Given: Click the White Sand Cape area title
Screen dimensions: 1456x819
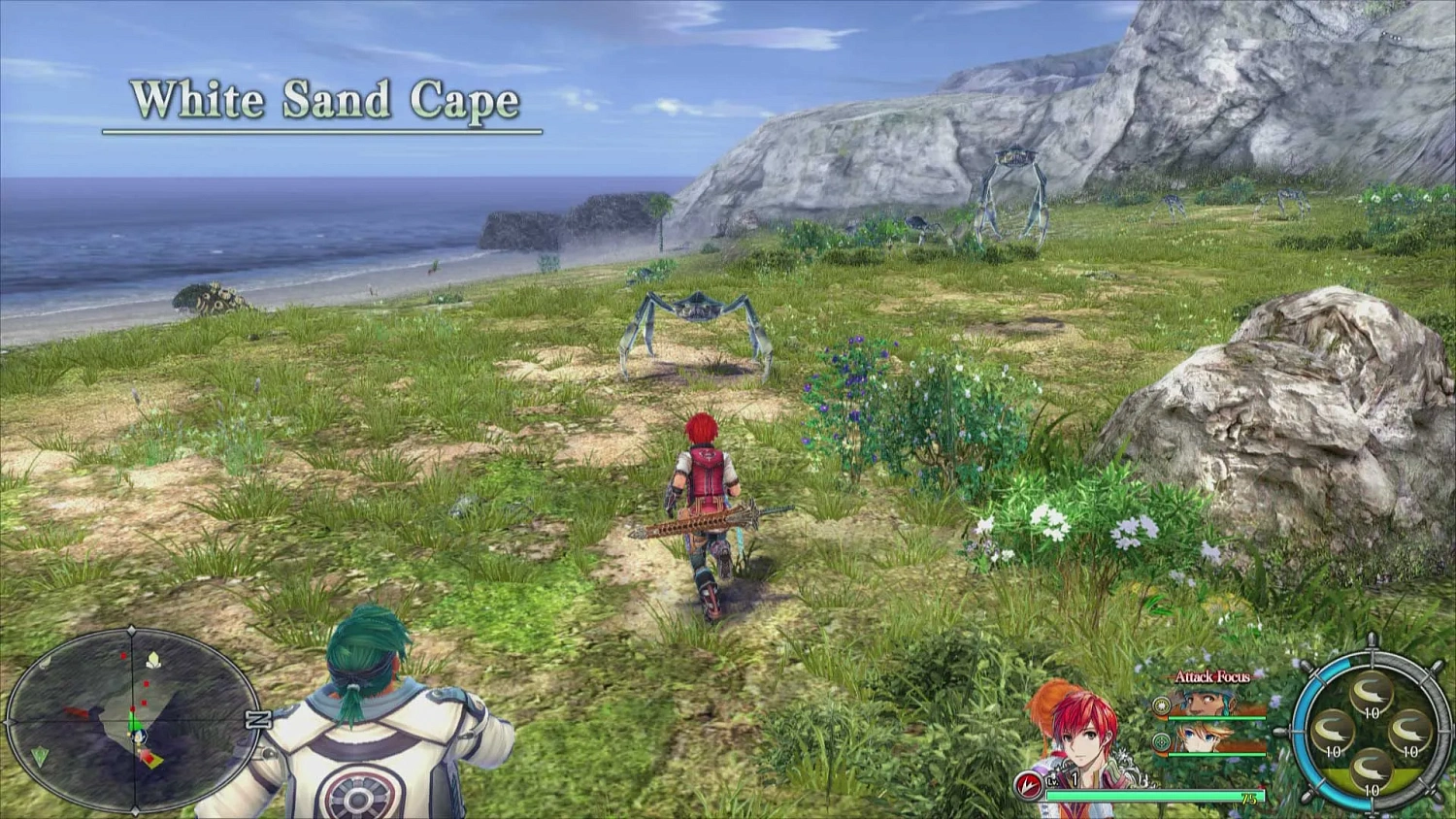Looking at the screenshot, I should [x=328, y=100].
